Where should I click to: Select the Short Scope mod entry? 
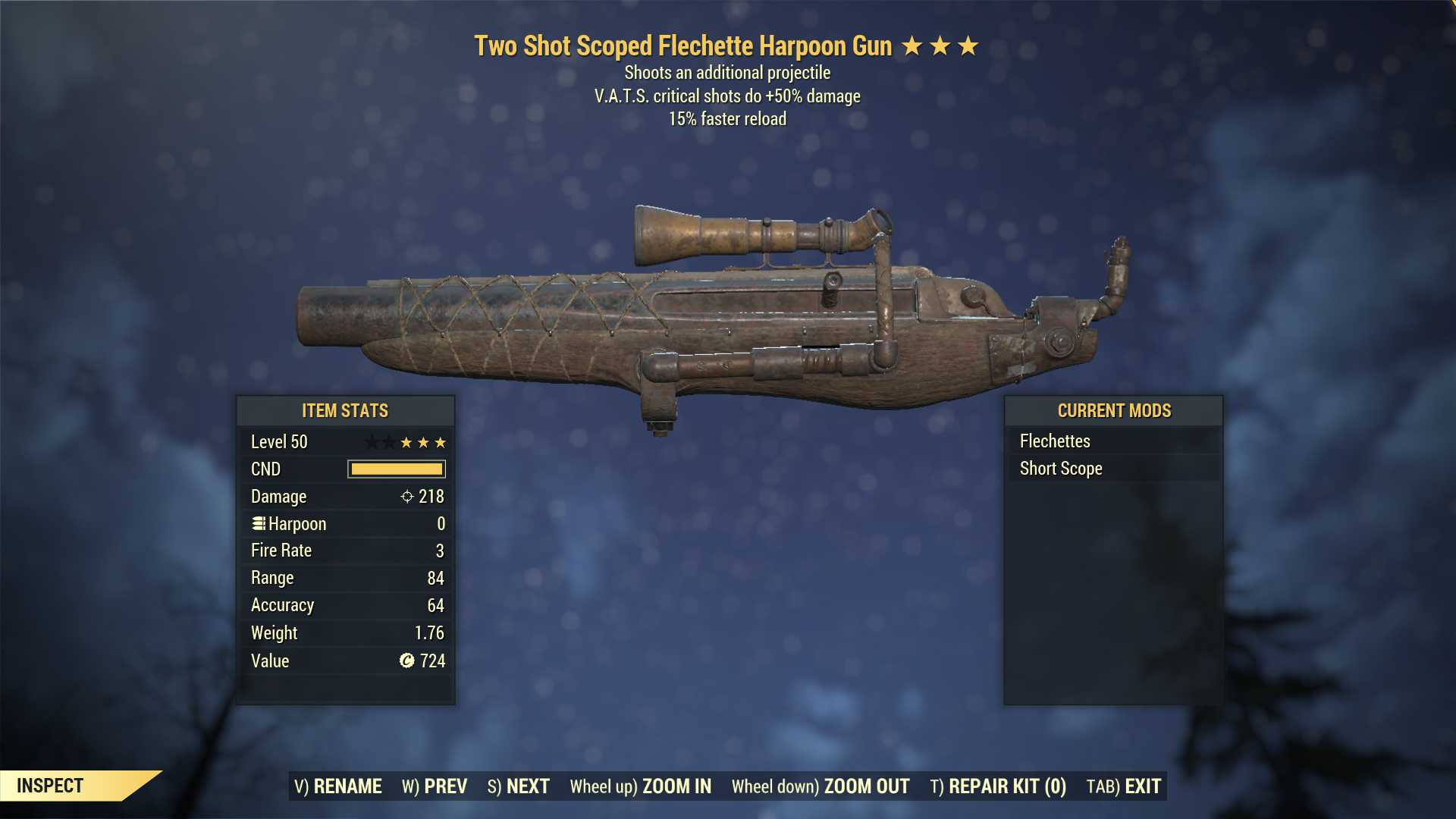[1061, 469]
